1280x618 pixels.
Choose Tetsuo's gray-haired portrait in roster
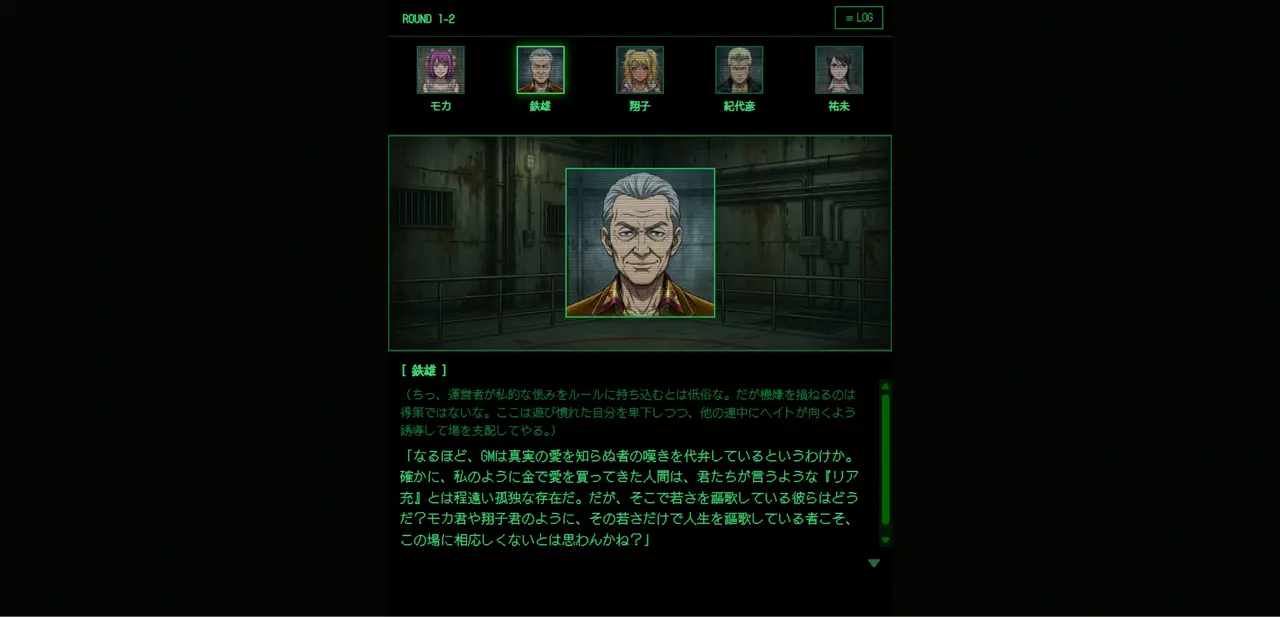[x=540, y=70]
